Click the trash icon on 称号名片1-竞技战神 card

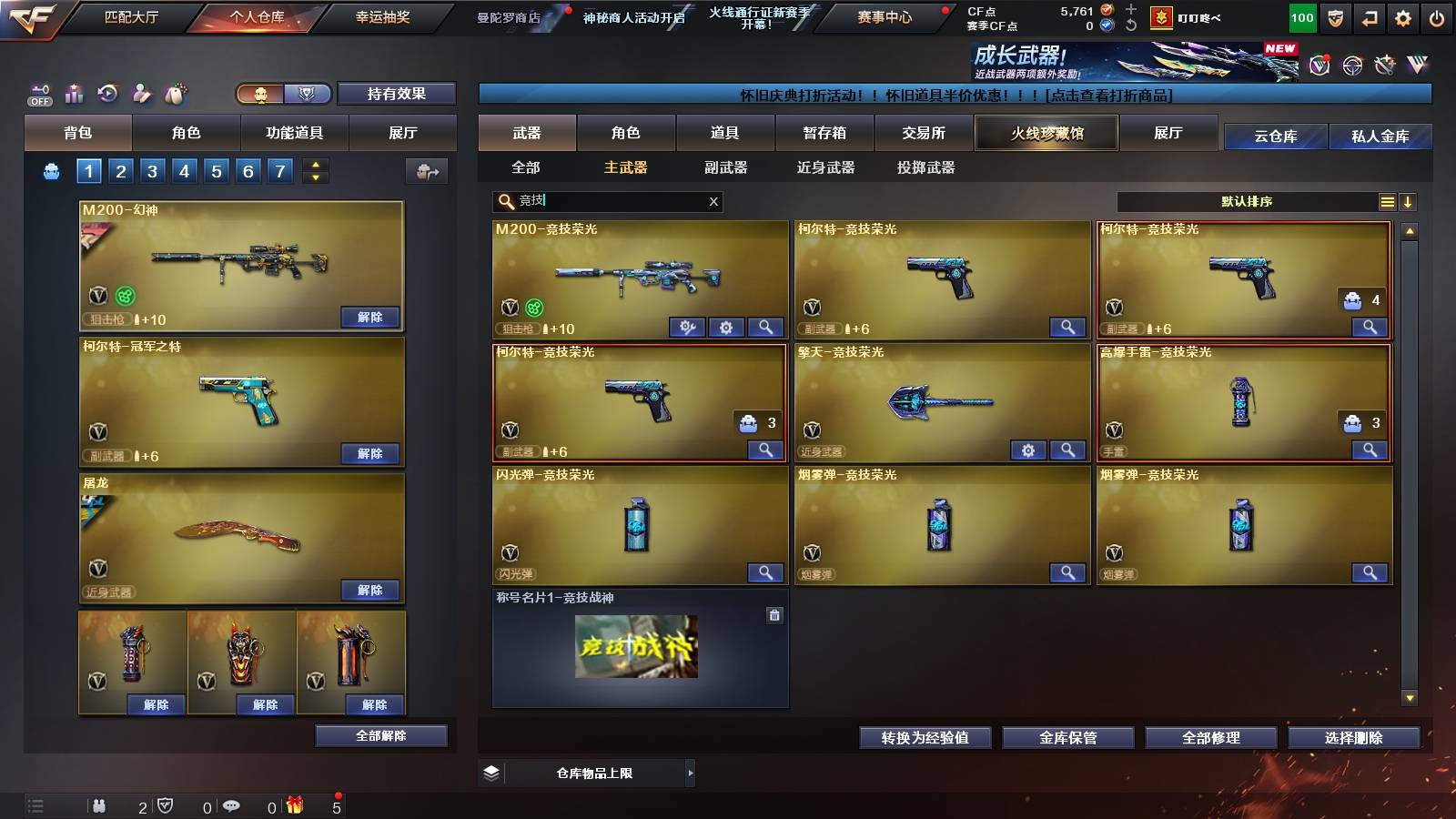coord(774,616)
